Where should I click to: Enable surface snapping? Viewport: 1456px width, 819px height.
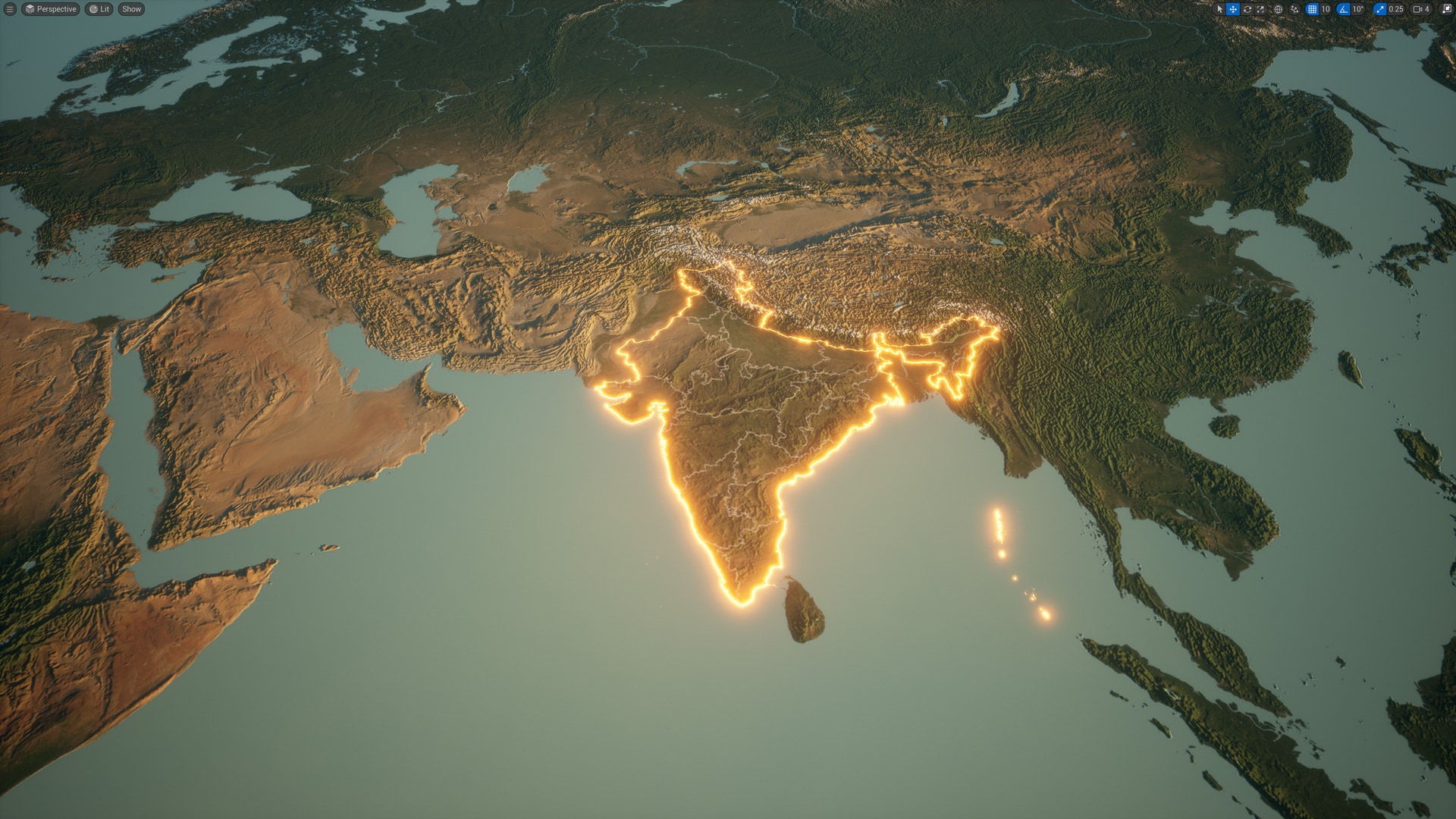[1294, 9]
